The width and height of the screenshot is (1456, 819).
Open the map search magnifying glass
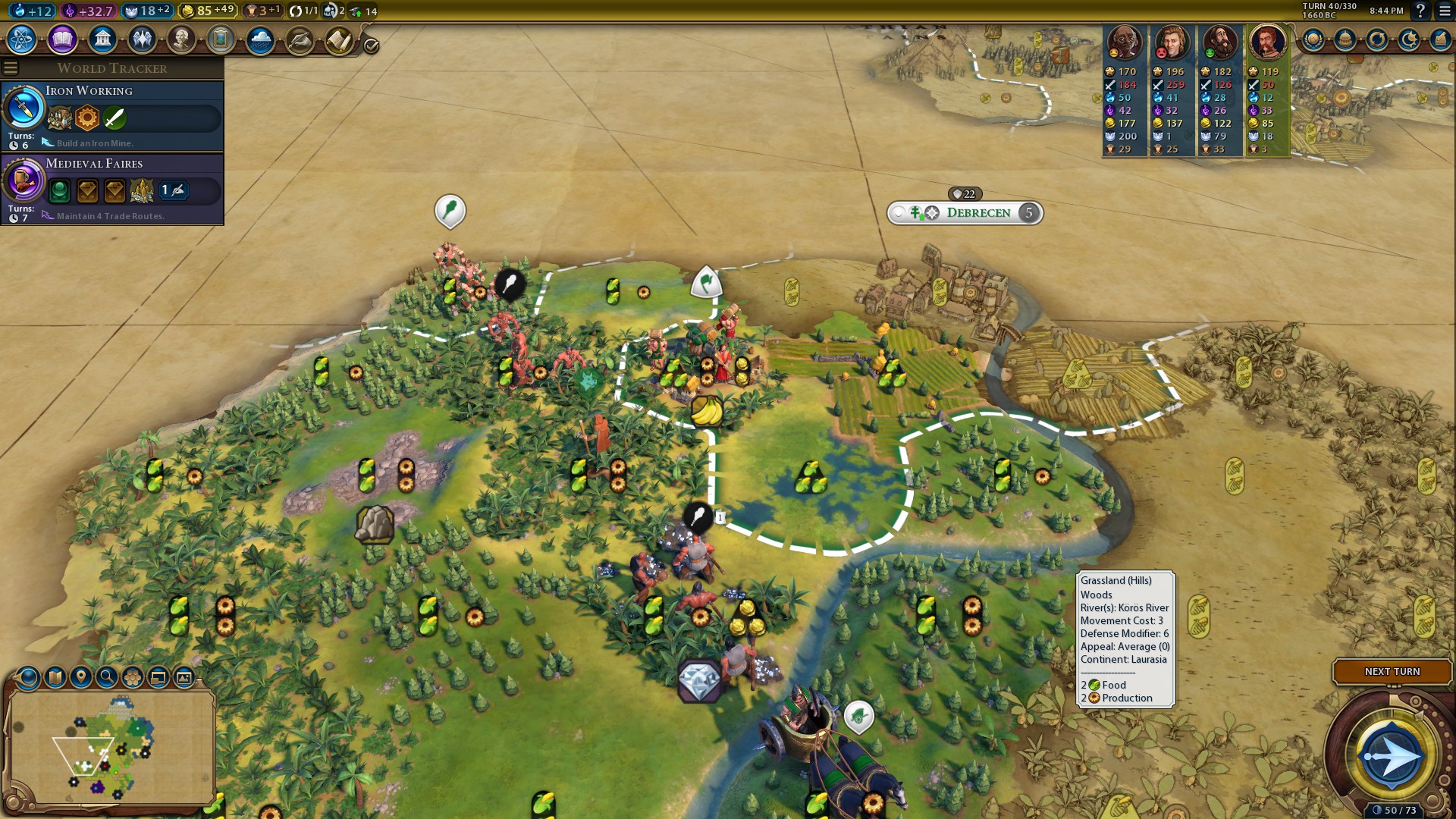[x=107, y=677]
